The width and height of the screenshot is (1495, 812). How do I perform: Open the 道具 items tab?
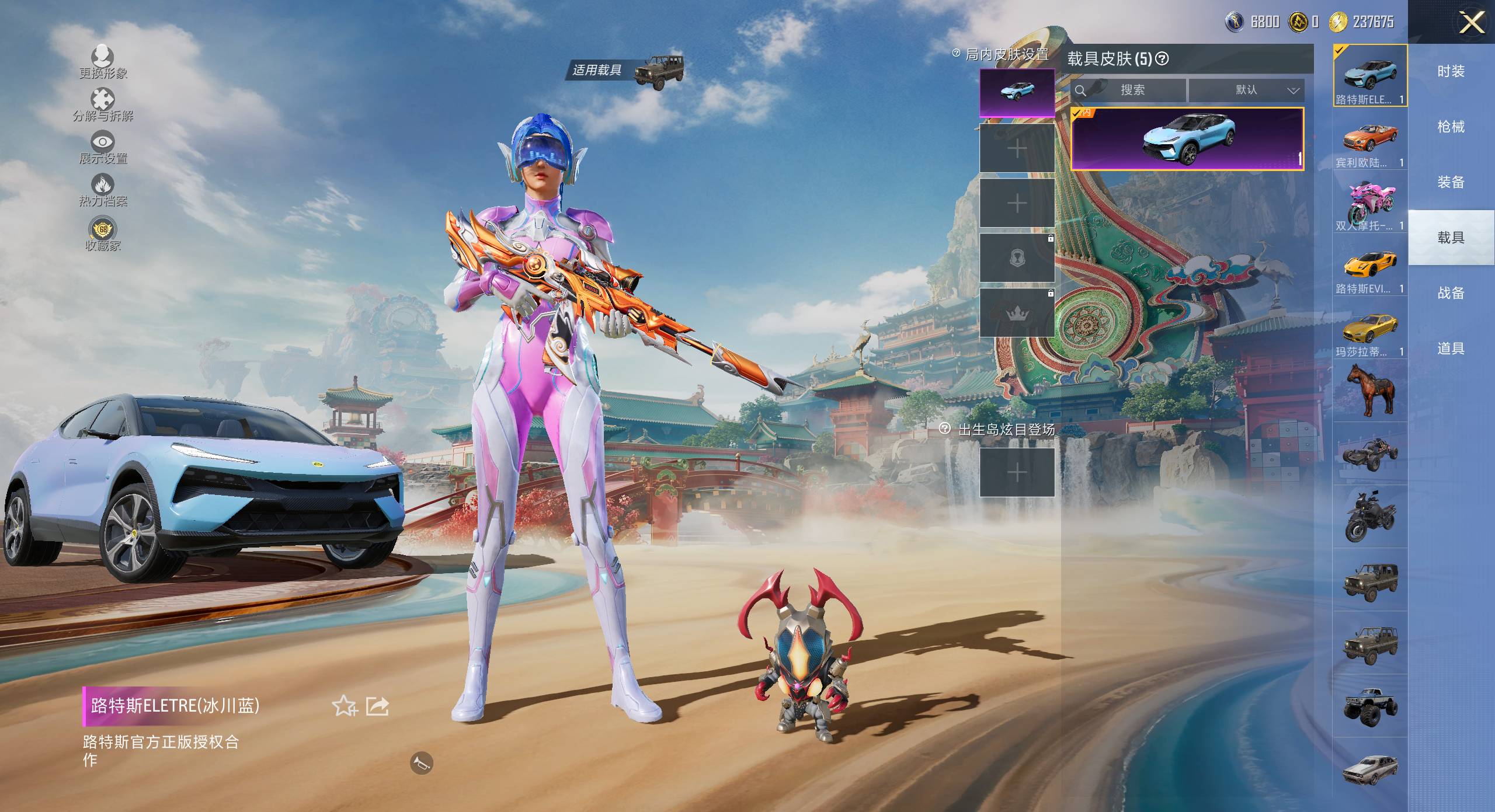(1451, 349)
